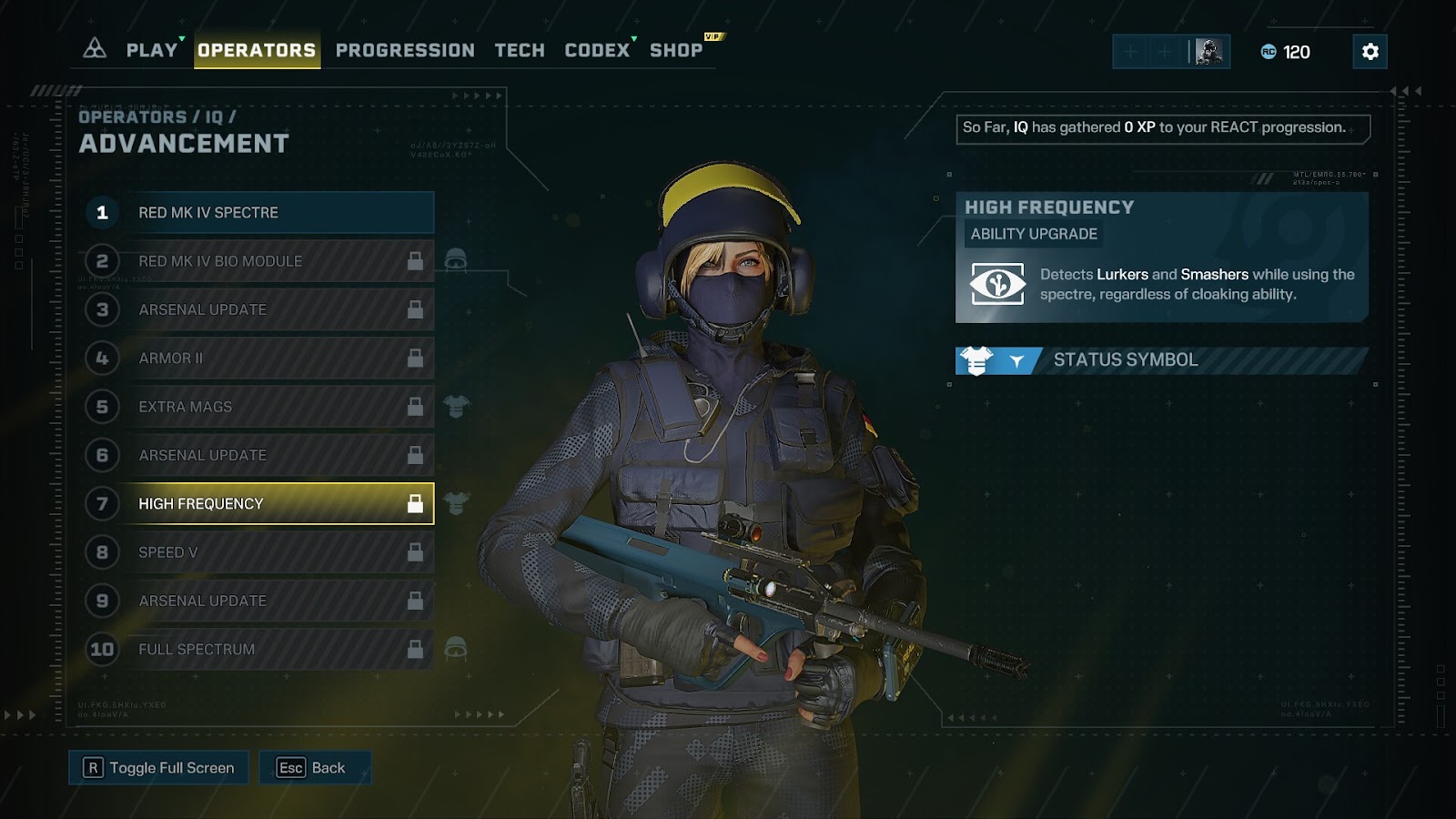This screenshot has height=819, width=1456.
Task: Go back with the Back button
Action: [x=314, y=768]
